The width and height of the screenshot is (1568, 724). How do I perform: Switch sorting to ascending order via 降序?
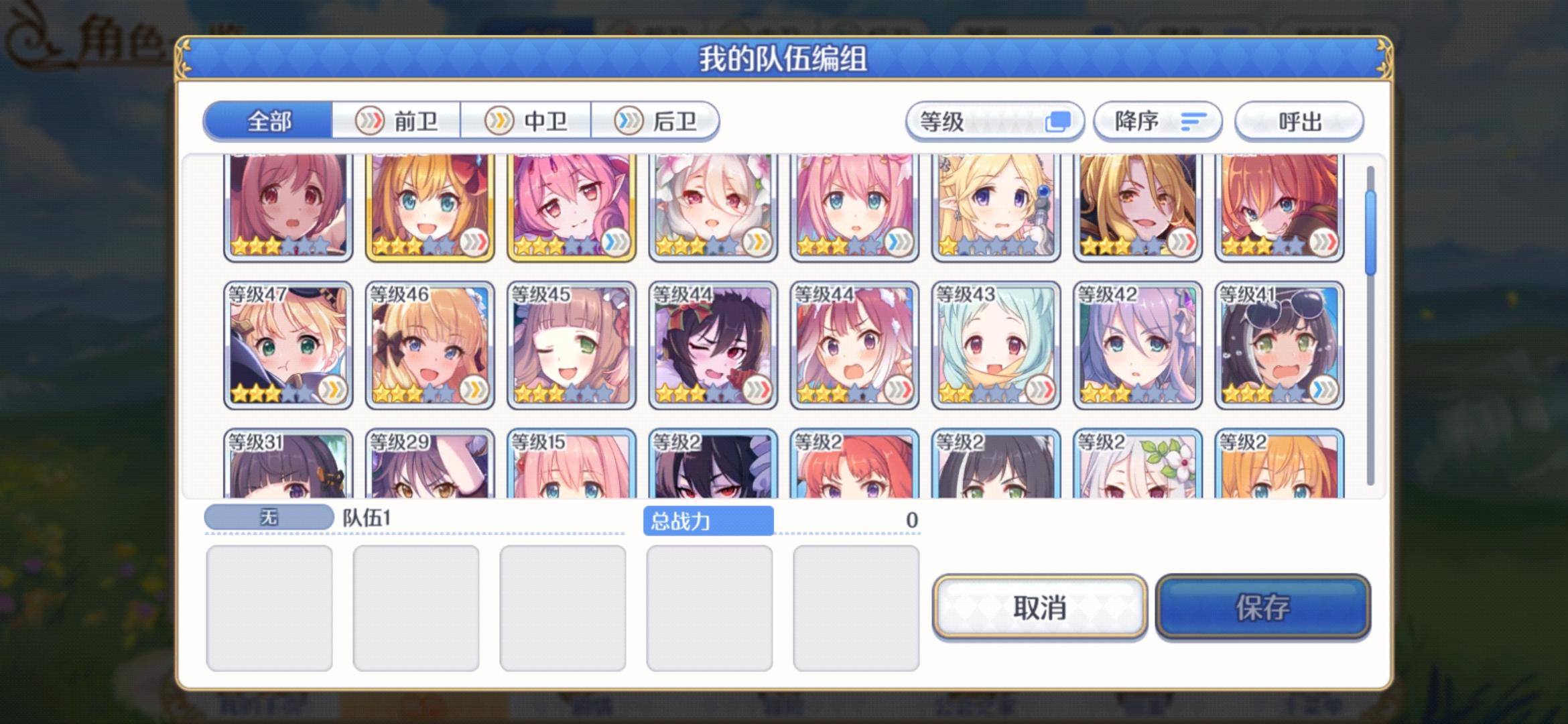pos(1156,122)
